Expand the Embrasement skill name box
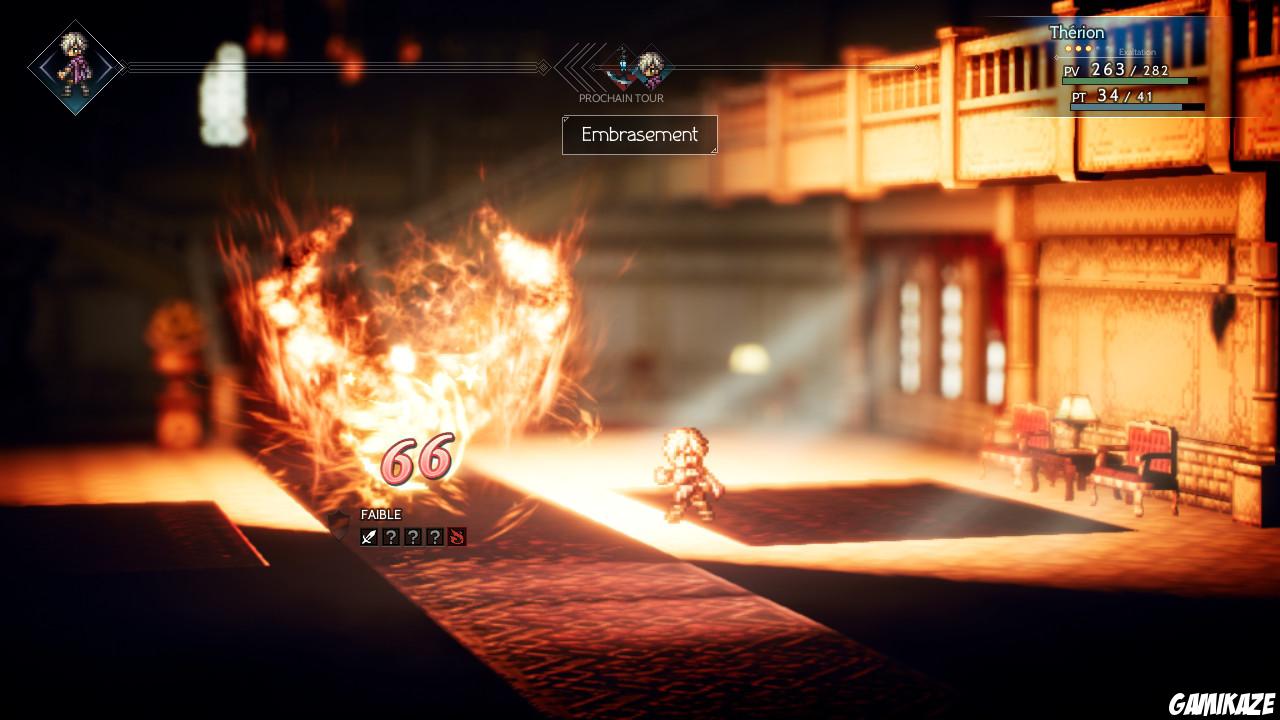 [x=639, y=135]
